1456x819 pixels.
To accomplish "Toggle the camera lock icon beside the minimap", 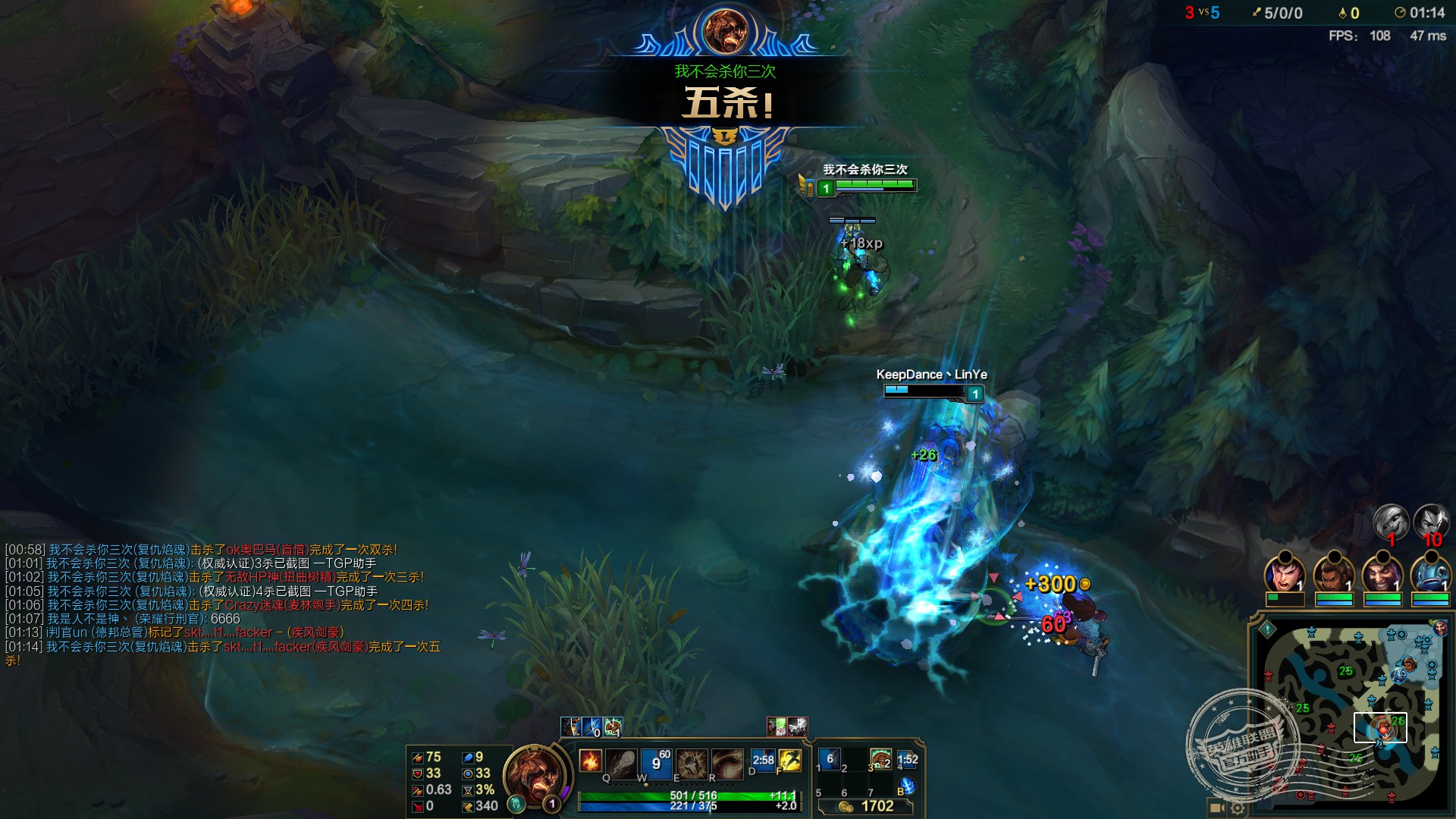I will (x=1216, y=808).
